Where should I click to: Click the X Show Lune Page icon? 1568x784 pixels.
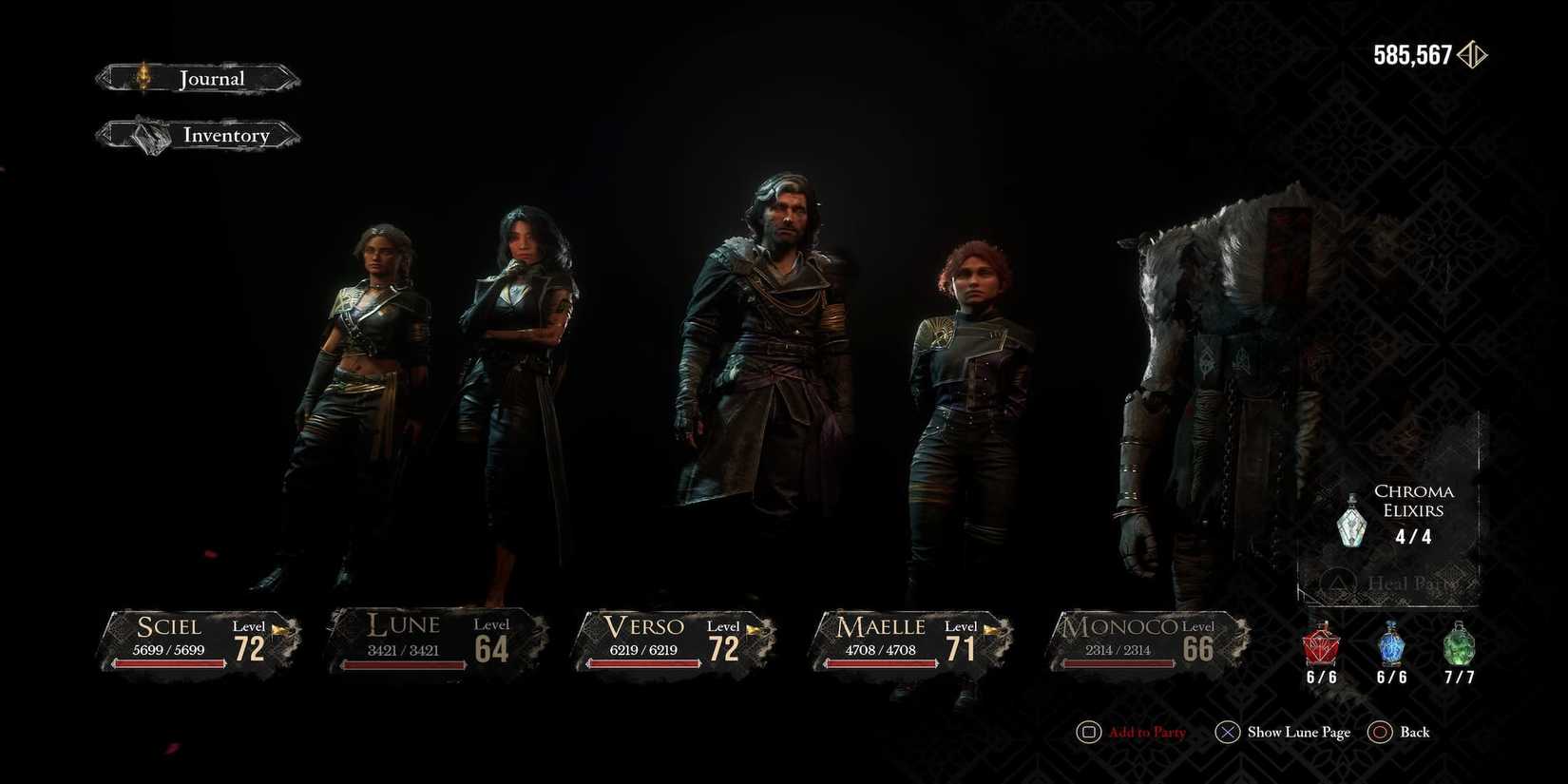(x=1227, y=732)
